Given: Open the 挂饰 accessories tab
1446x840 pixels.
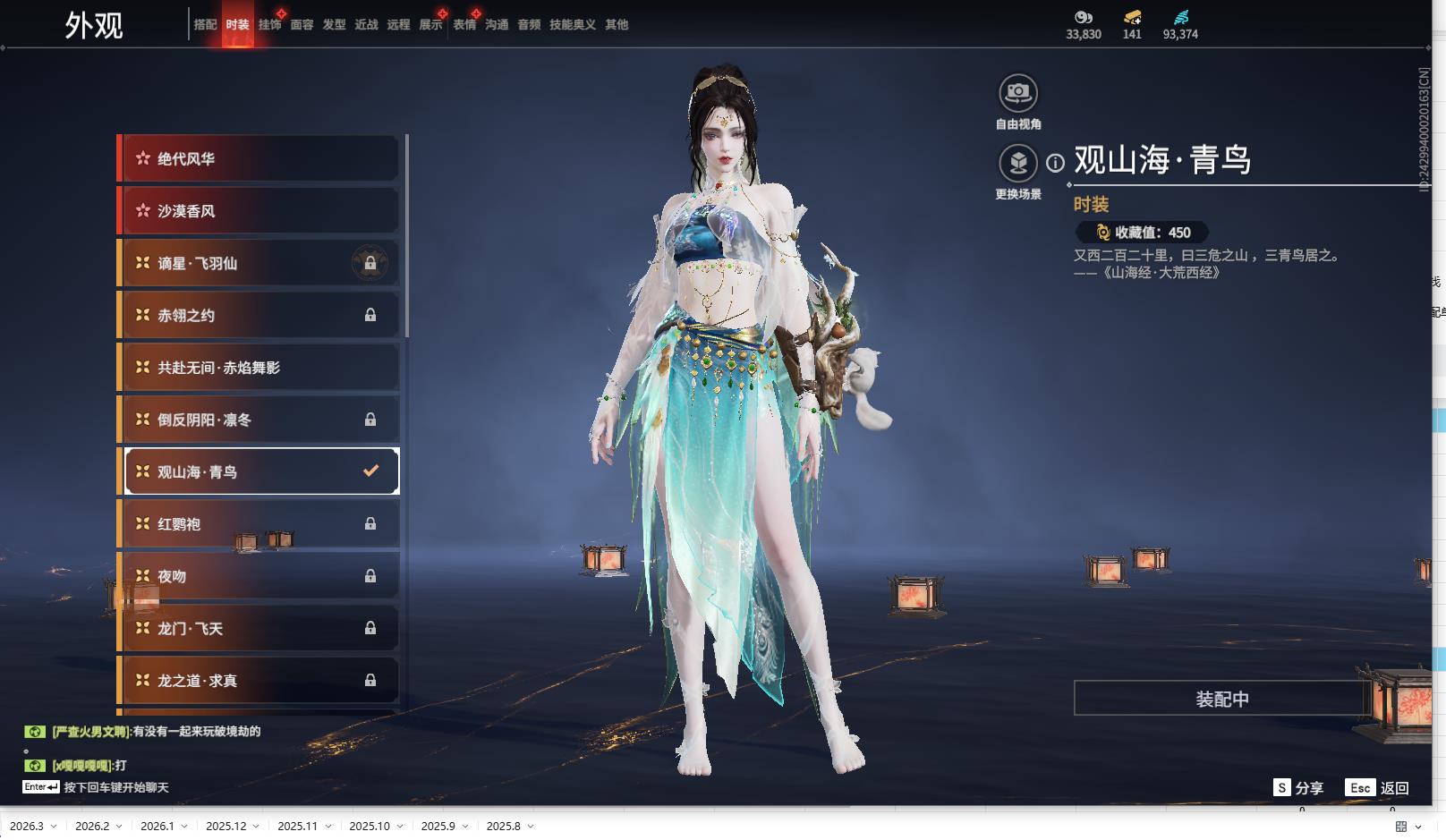Looking at the screenshot, I should click(269, 25).
